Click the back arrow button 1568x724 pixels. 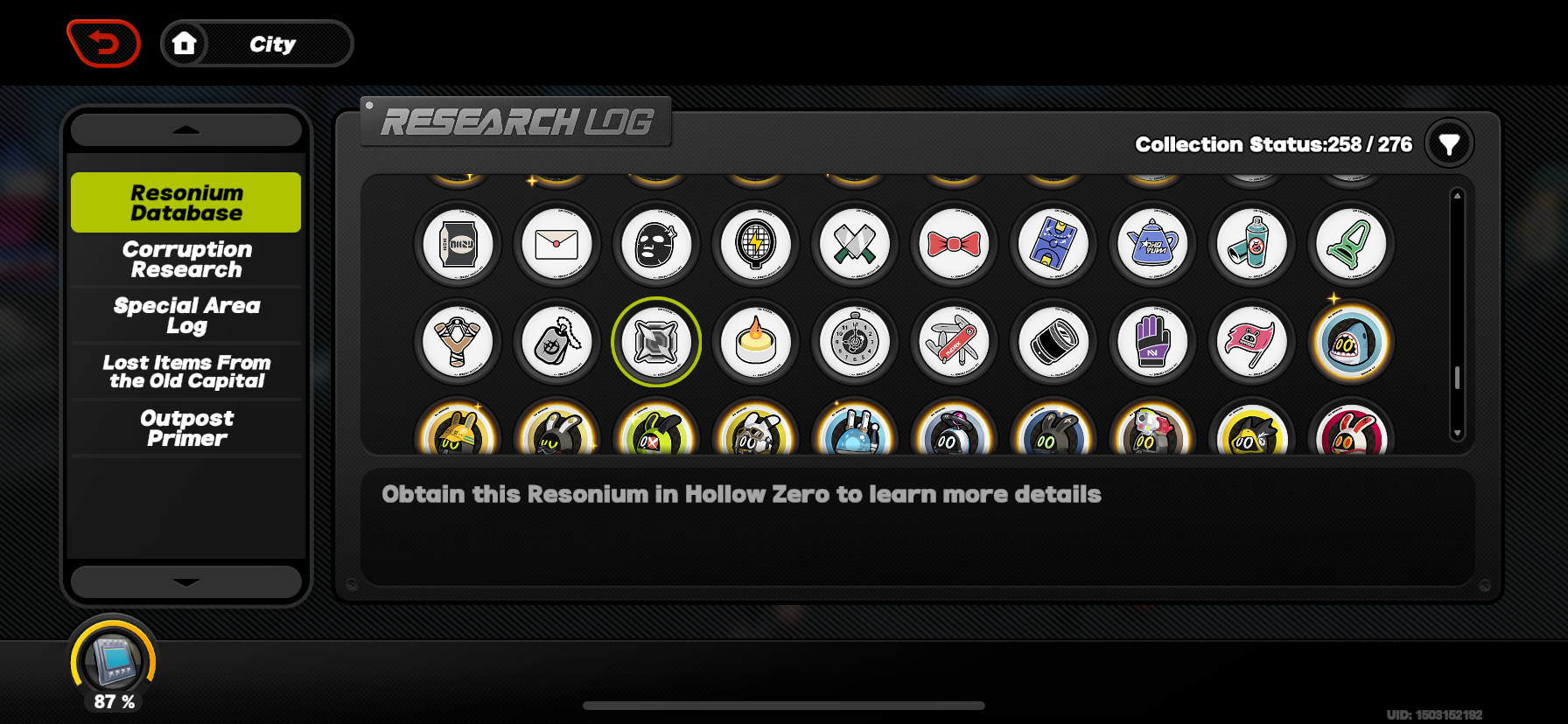tap(104, 42)
